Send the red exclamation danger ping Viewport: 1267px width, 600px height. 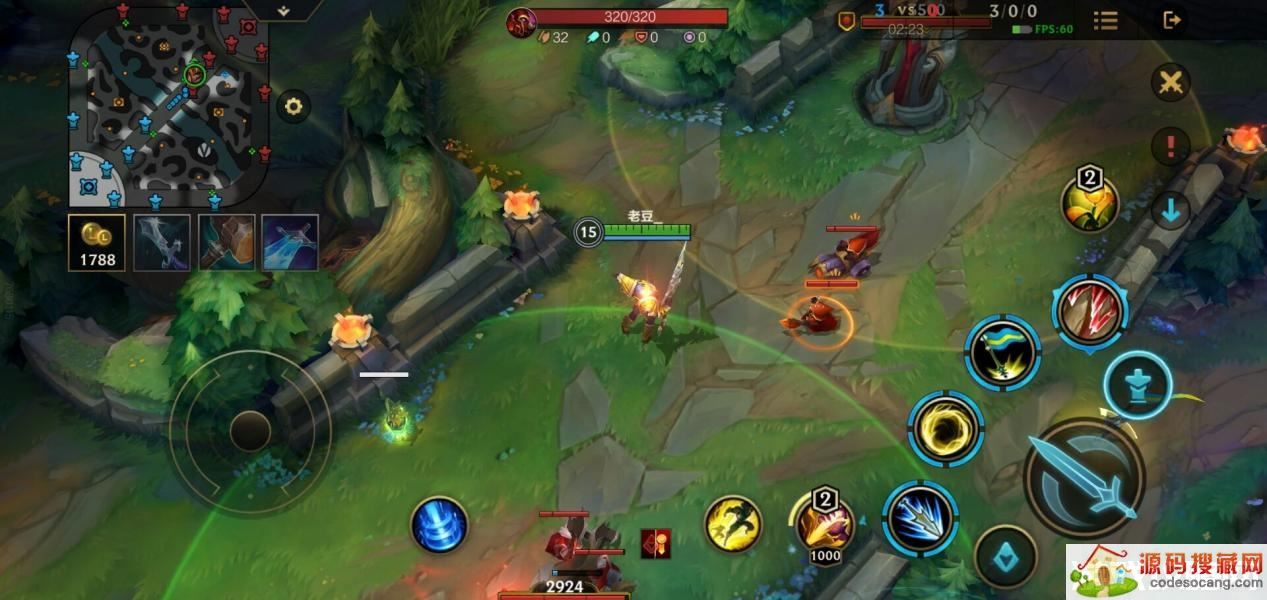[1169, 147]
